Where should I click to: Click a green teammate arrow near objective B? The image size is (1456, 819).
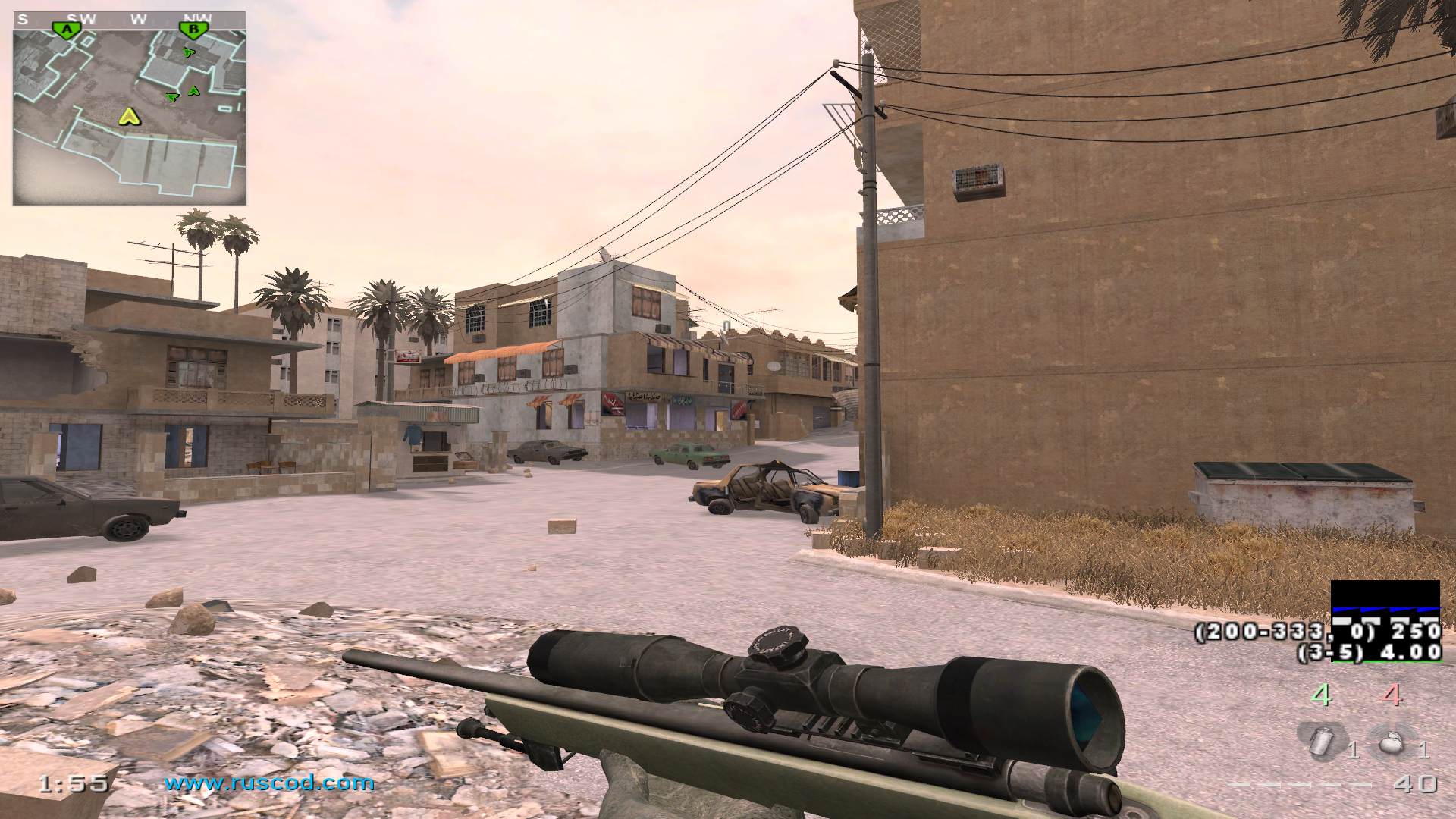click(x=189, y=52)
